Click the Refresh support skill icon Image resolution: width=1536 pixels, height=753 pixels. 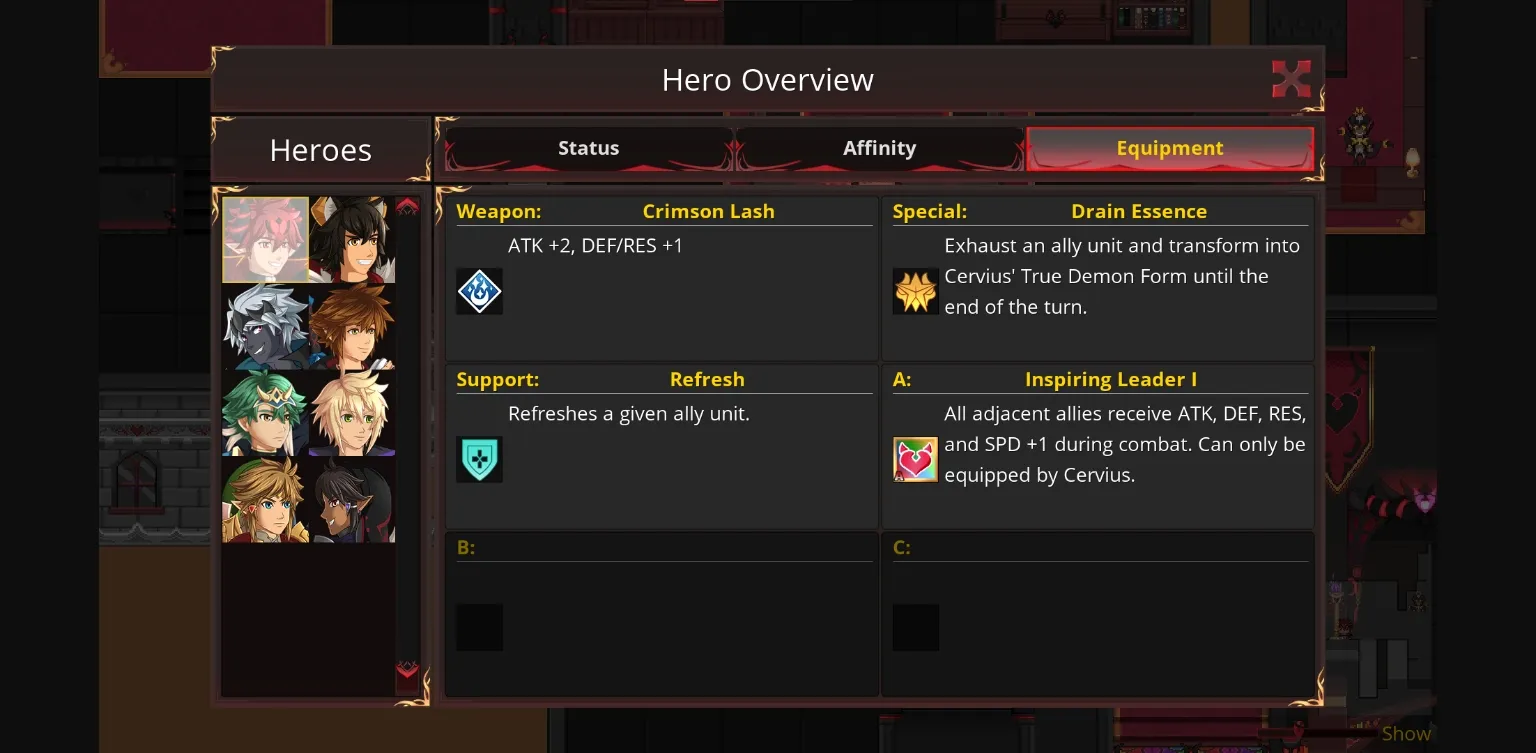pyautogui.click(x=479, y=459)
